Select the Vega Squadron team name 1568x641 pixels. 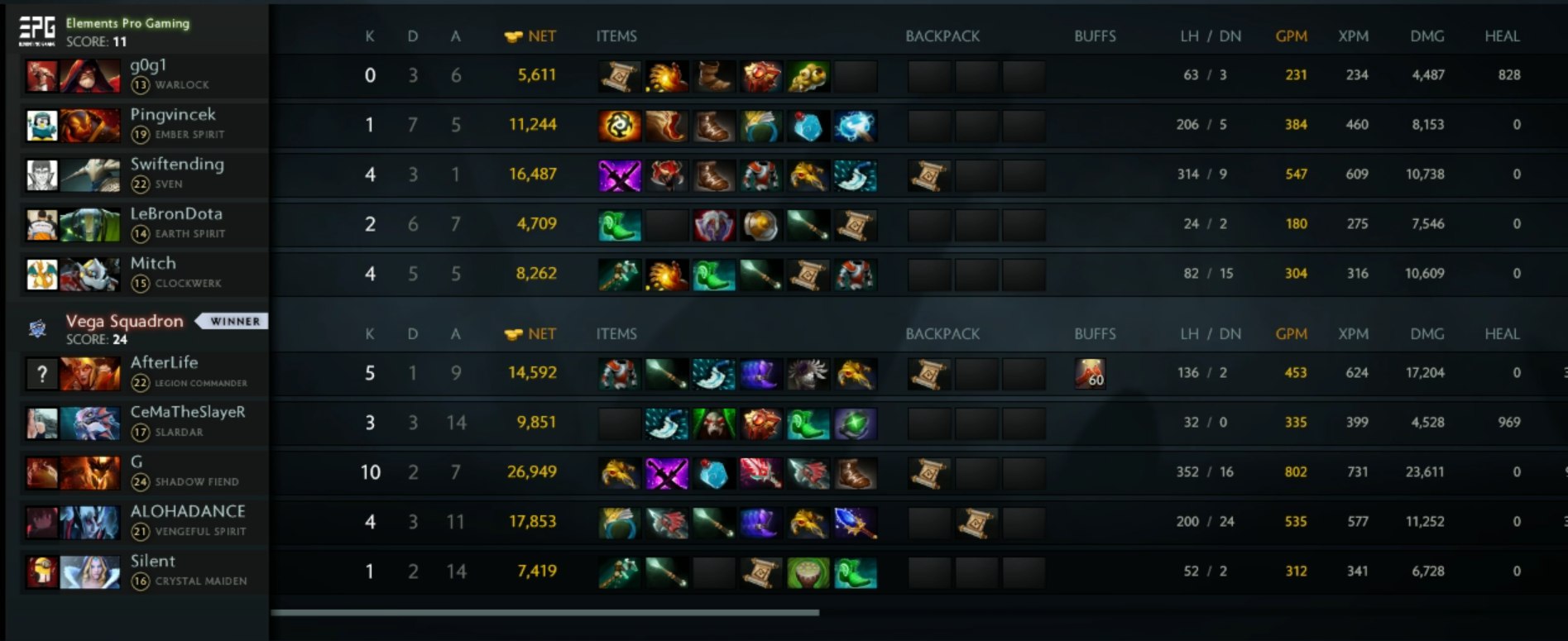(124, 321)
